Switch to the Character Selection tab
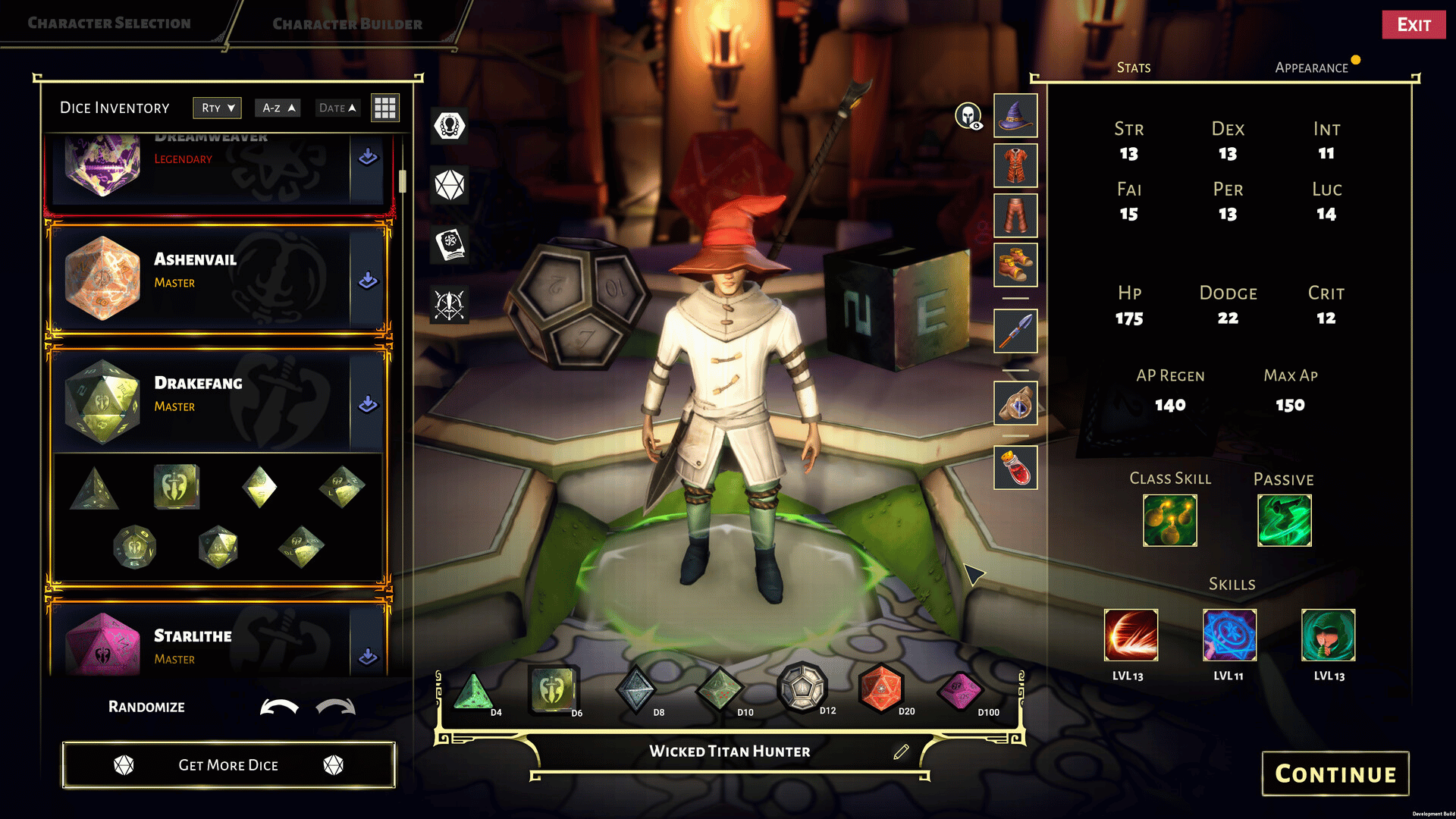The image size is (1456, 819). pos(109,24)
